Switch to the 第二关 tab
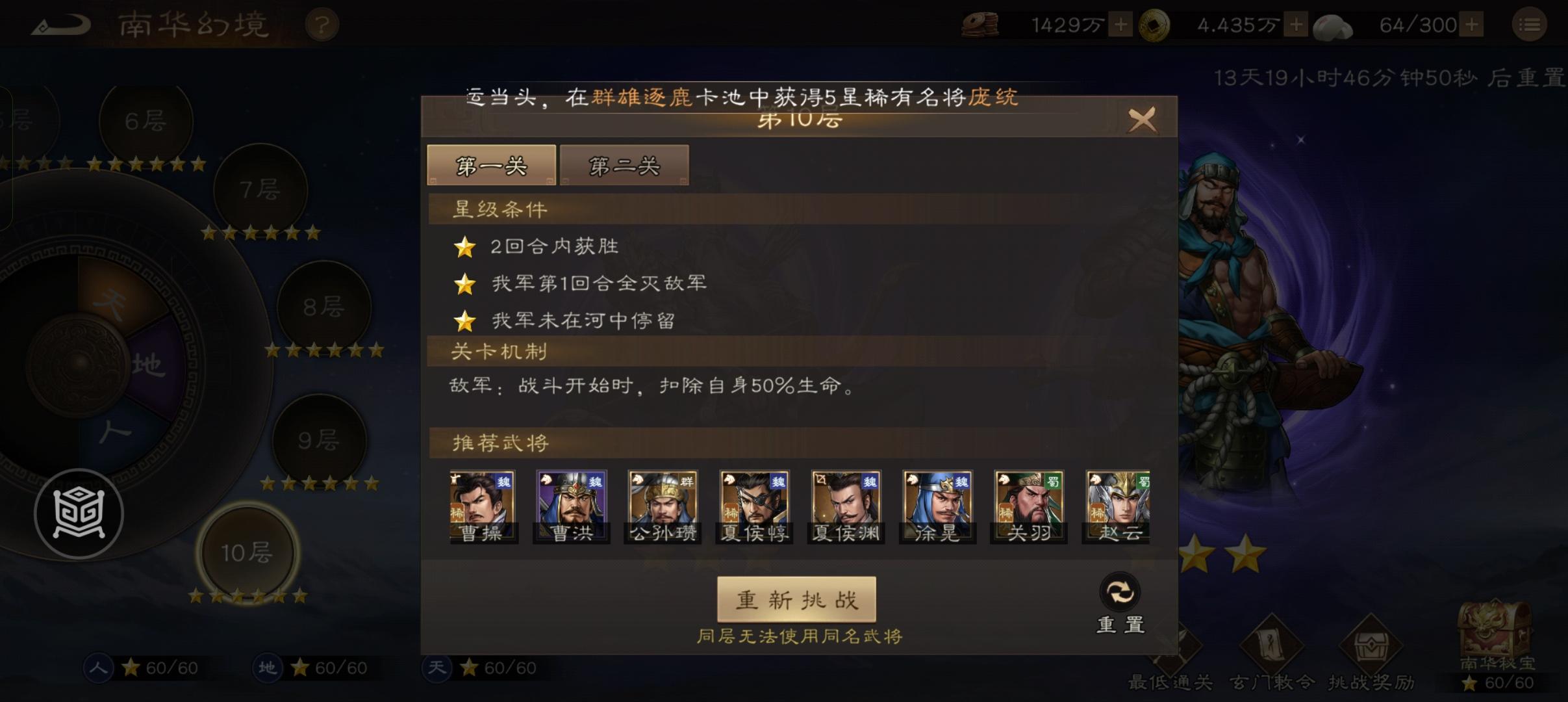The width and height of the screenshot is (1568, 702). click(x=624, y=165)
